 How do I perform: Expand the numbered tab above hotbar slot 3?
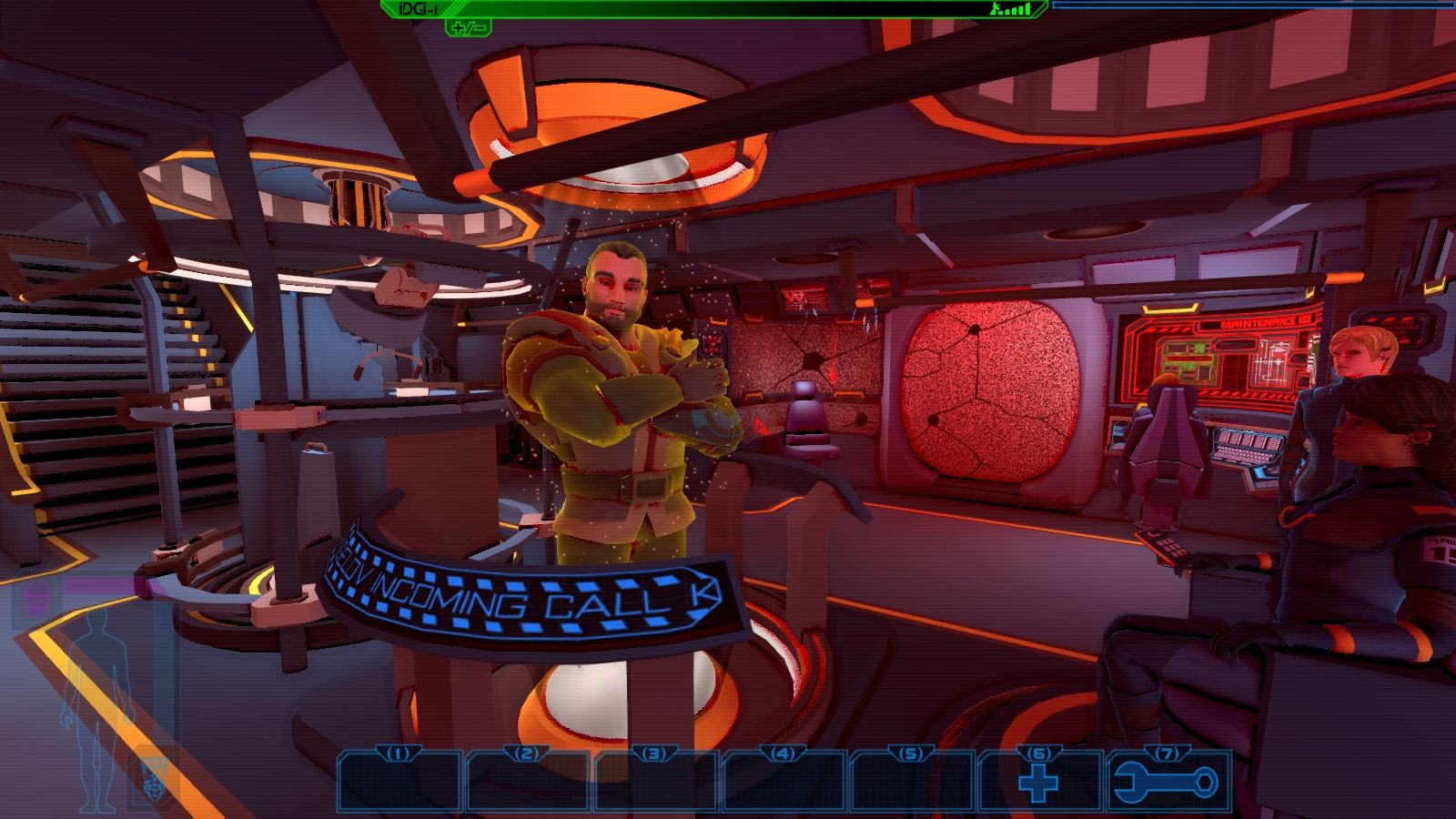pos(653,753)
